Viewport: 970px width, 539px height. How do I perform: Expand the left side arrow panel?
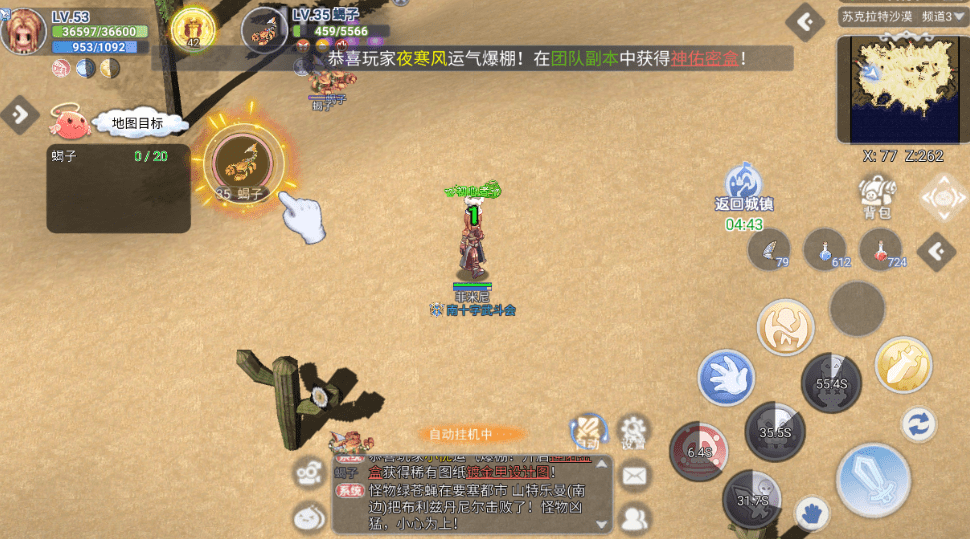click(x=19, y=114)
